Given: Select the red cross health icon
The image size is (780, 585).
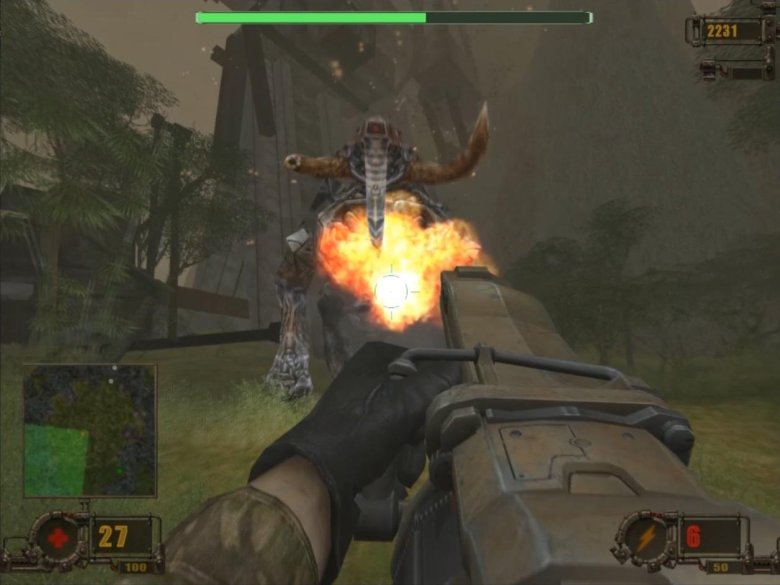Looking at the screenshot, I should (x=58, y=537).
